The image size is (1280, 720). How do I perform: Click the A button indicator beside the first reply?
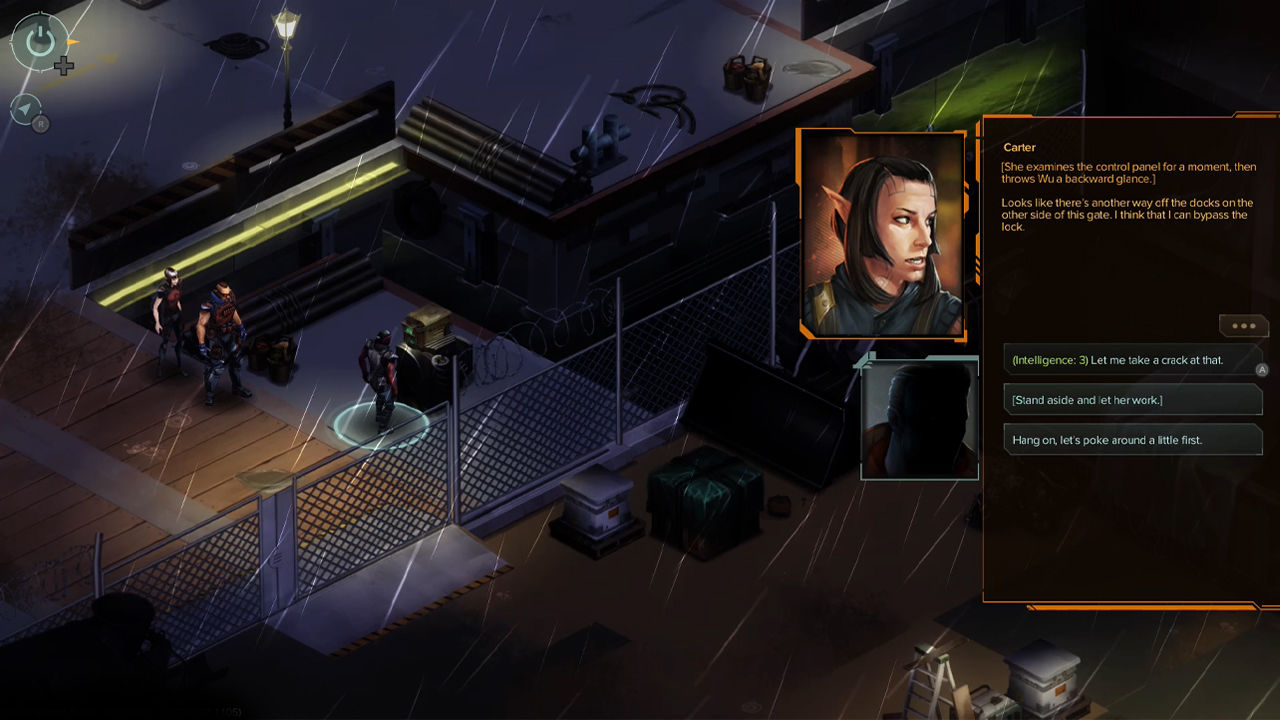pyautogui.click(x=1263, y=368)
